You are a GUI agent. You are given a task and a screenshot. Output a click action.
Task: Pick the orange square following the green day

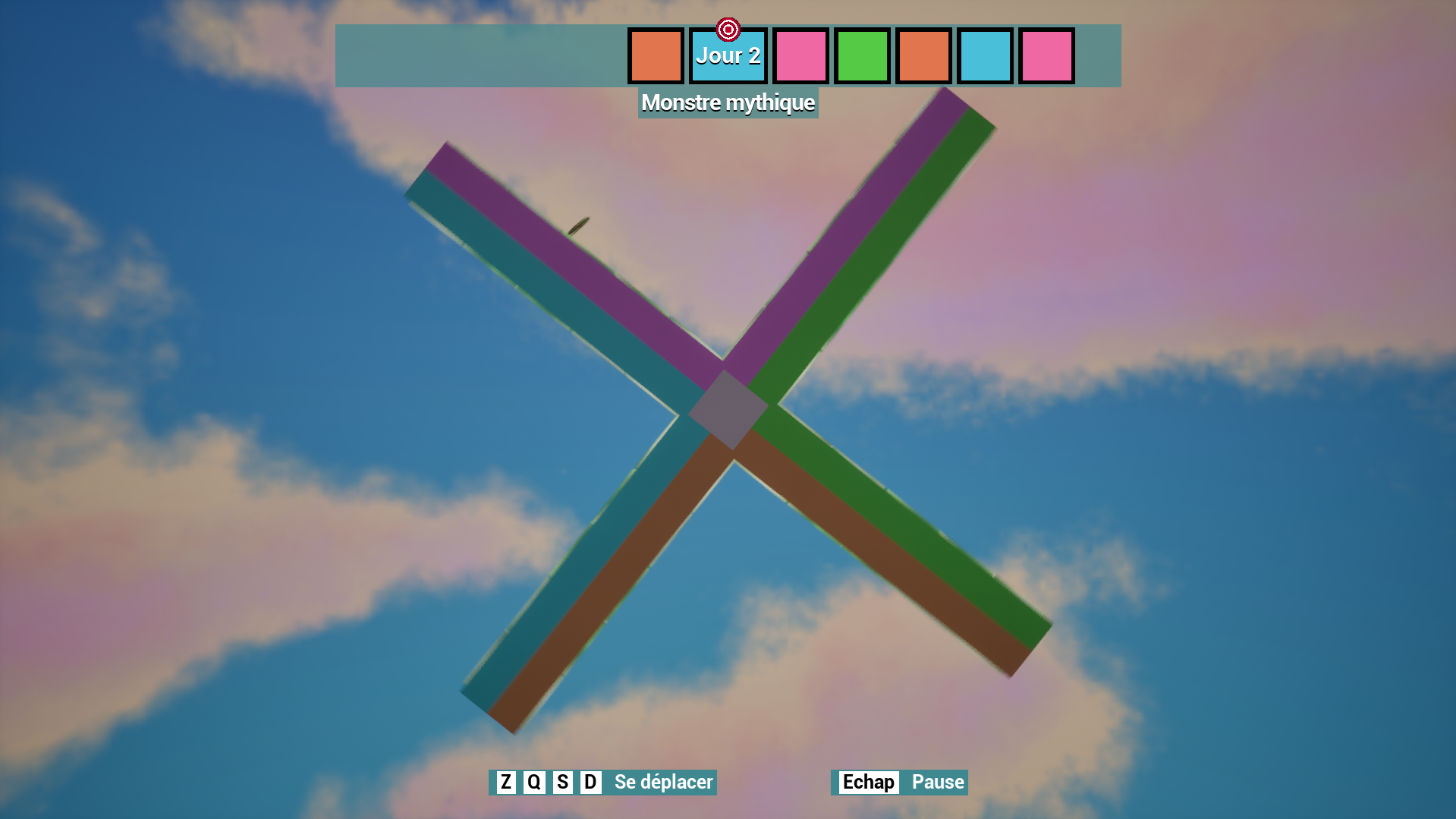pyautogui.click(x=923, y=56)
